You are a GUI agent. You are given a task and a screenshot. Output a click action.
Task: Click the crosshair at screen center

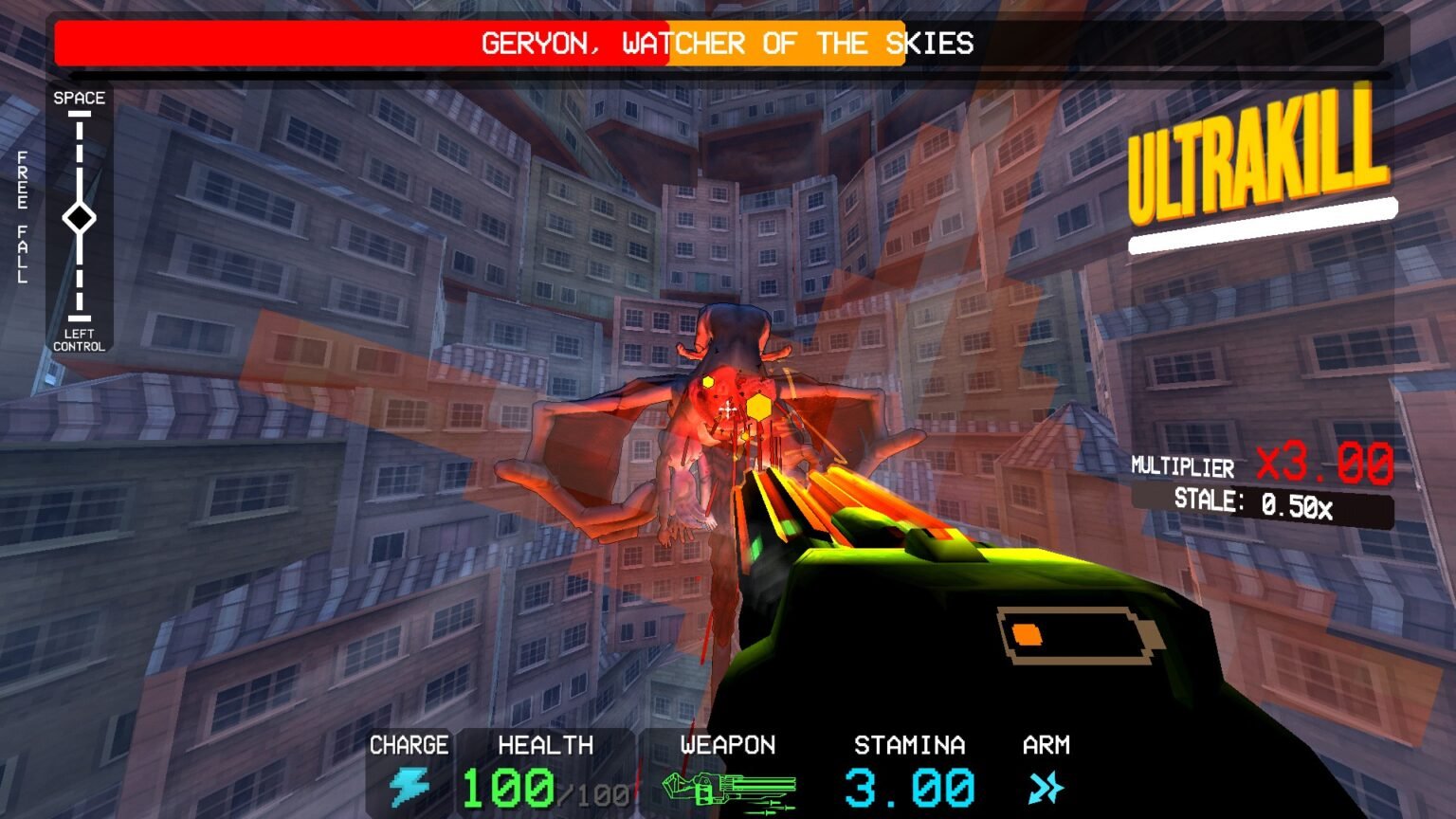728,409
